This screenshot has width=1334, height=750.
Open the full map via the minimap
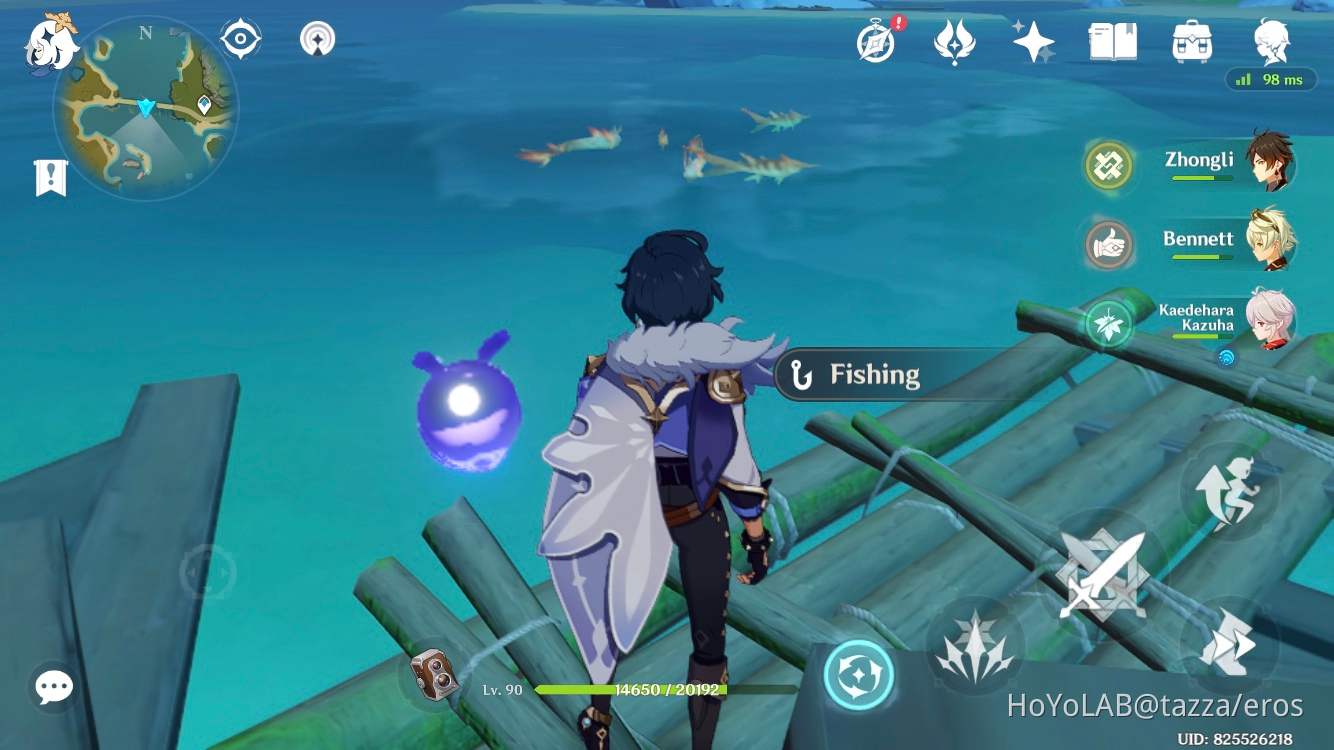click(x=145, y=105)
